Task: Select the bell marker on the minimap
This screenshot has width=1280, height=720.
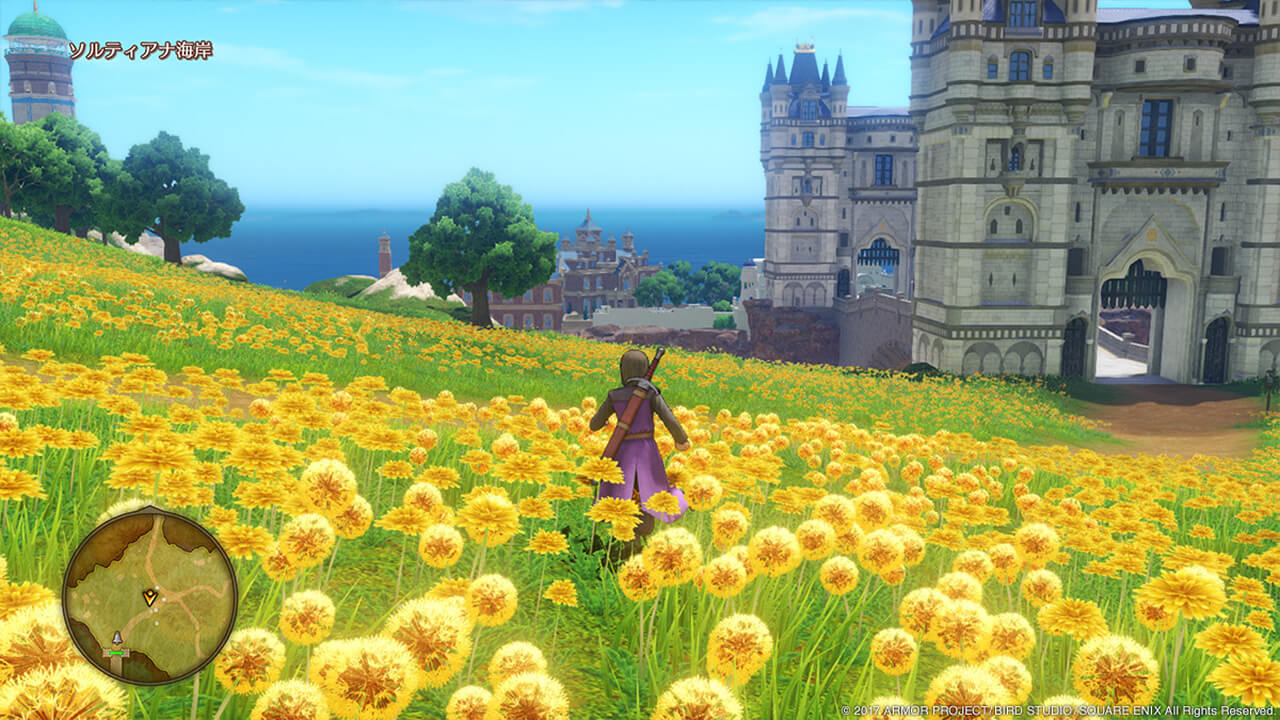Action: [x=116, y=638]
